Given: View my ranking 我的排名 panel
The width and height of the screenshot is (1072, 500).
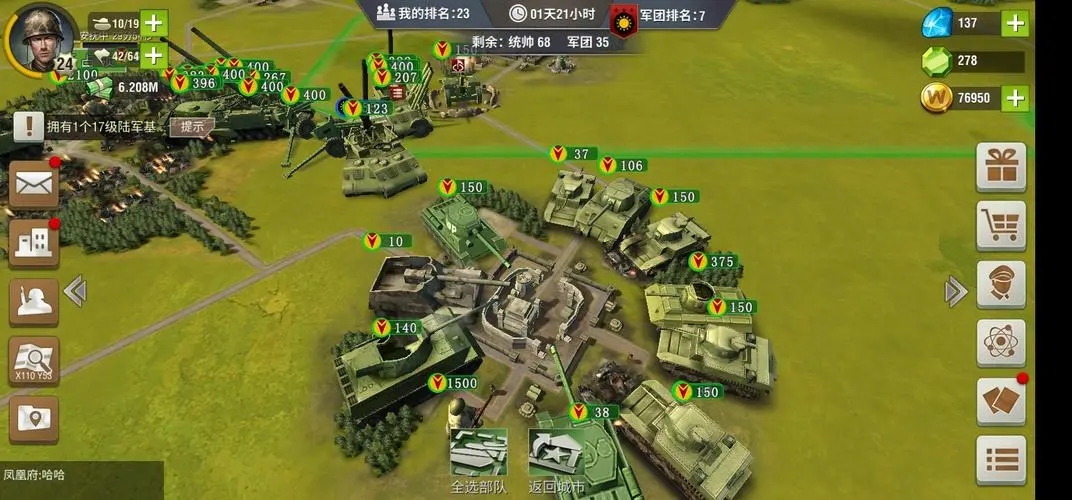Looking at the screenshot, I should (x=423, y=14).
